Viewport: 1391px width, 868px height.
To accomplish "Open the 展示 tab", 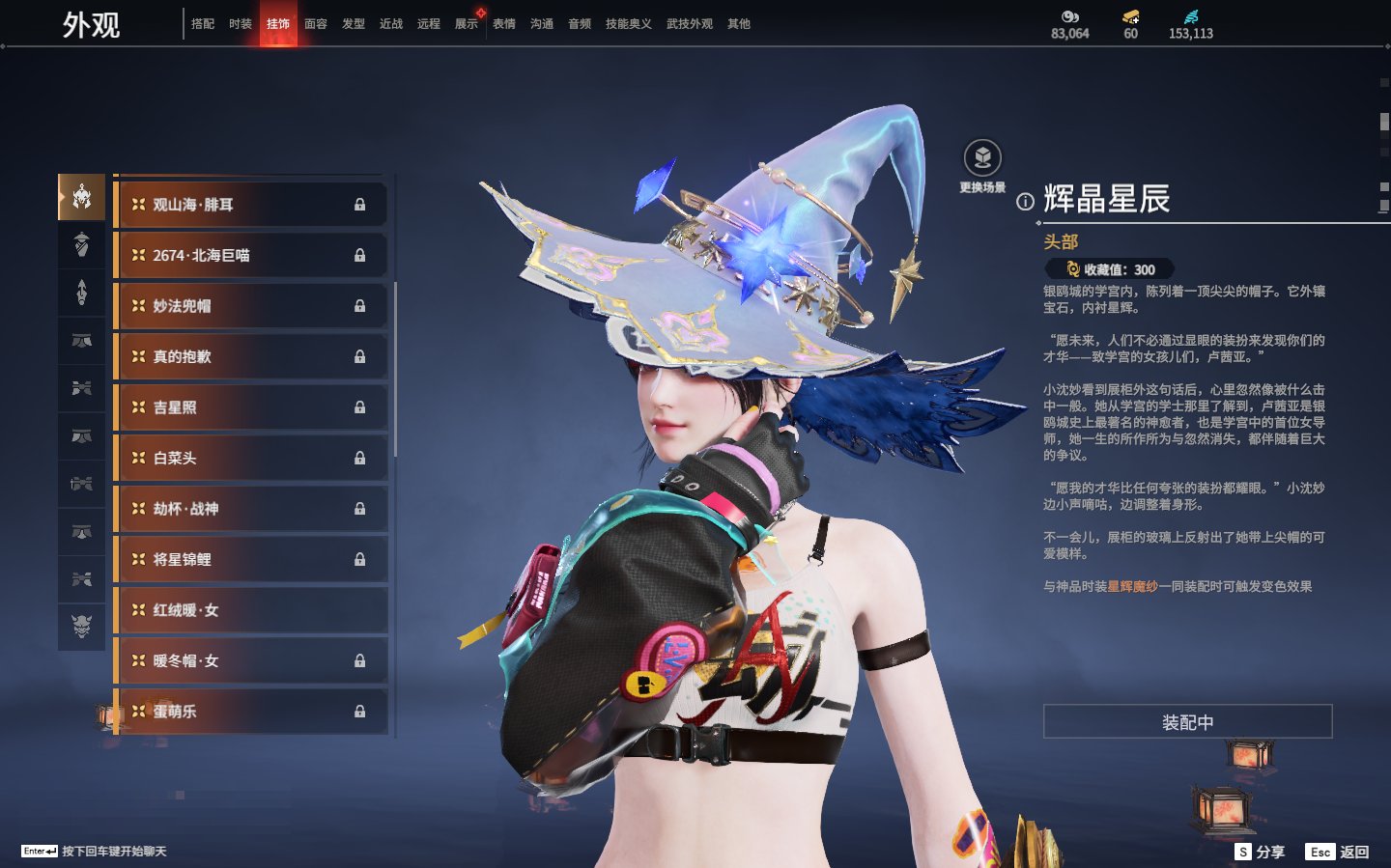I will pyautogui.click(x=467, y=24).
